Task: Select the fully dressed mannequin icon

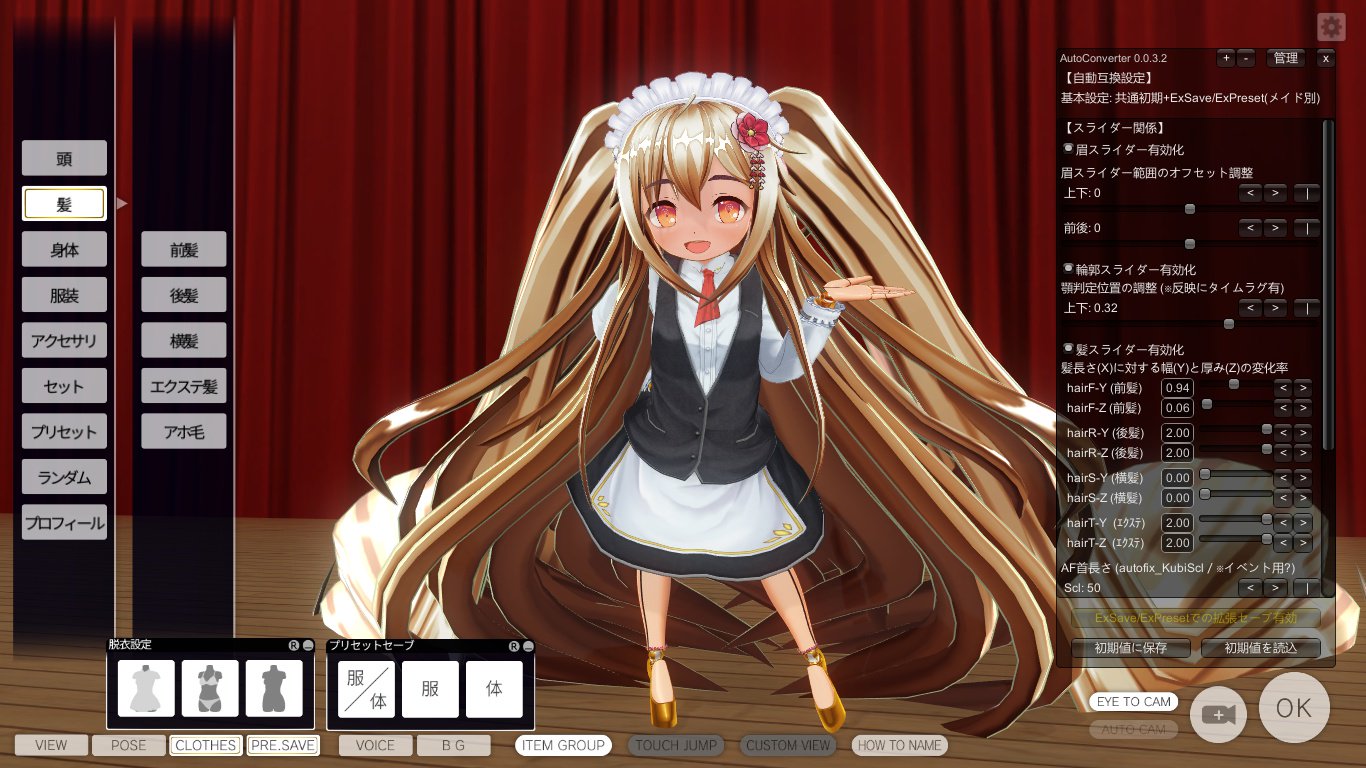Action: (146, 687)
